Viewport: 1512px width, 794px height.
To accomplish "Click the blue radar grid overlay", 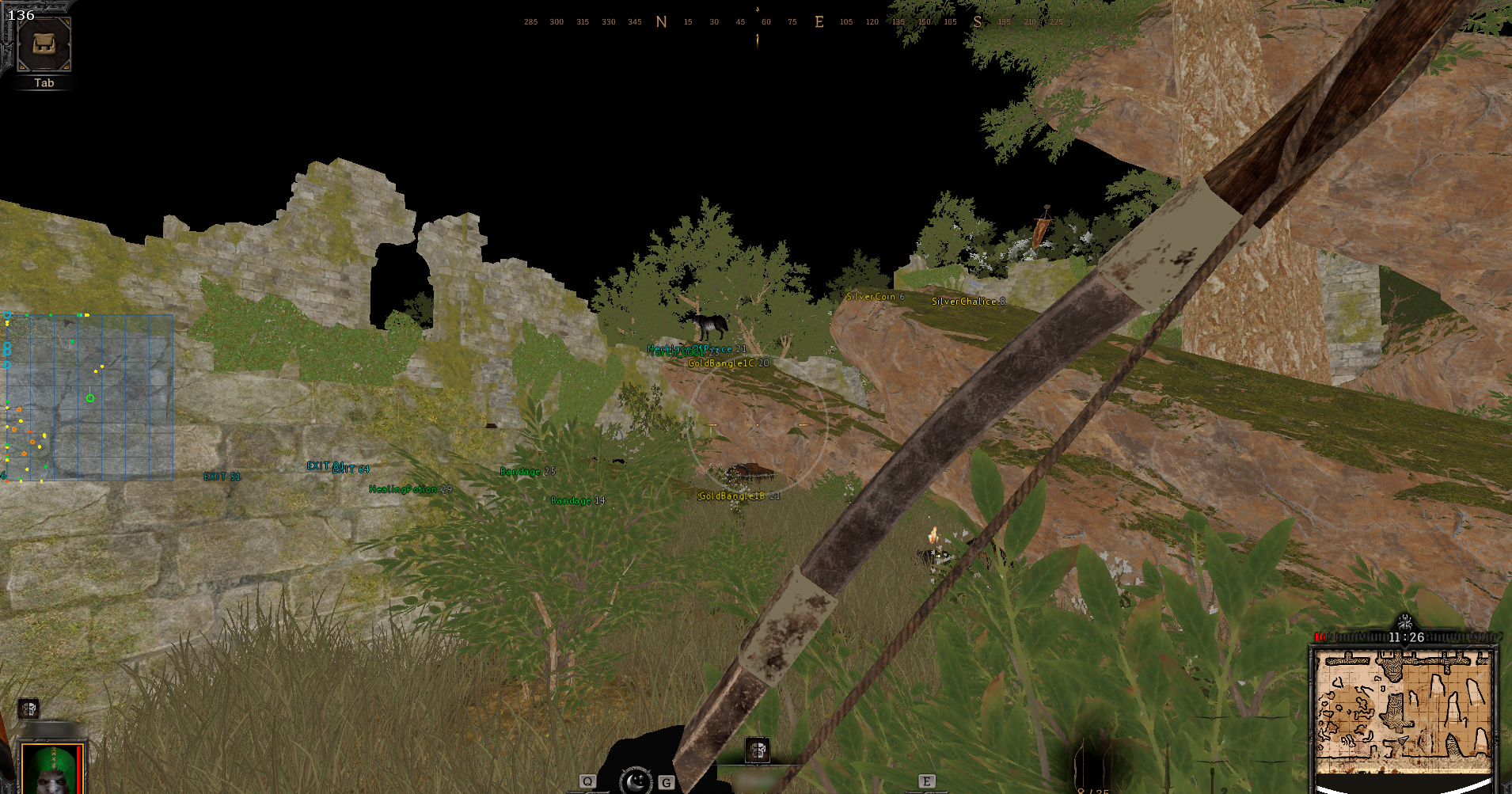I will click(x=90, y=397).
